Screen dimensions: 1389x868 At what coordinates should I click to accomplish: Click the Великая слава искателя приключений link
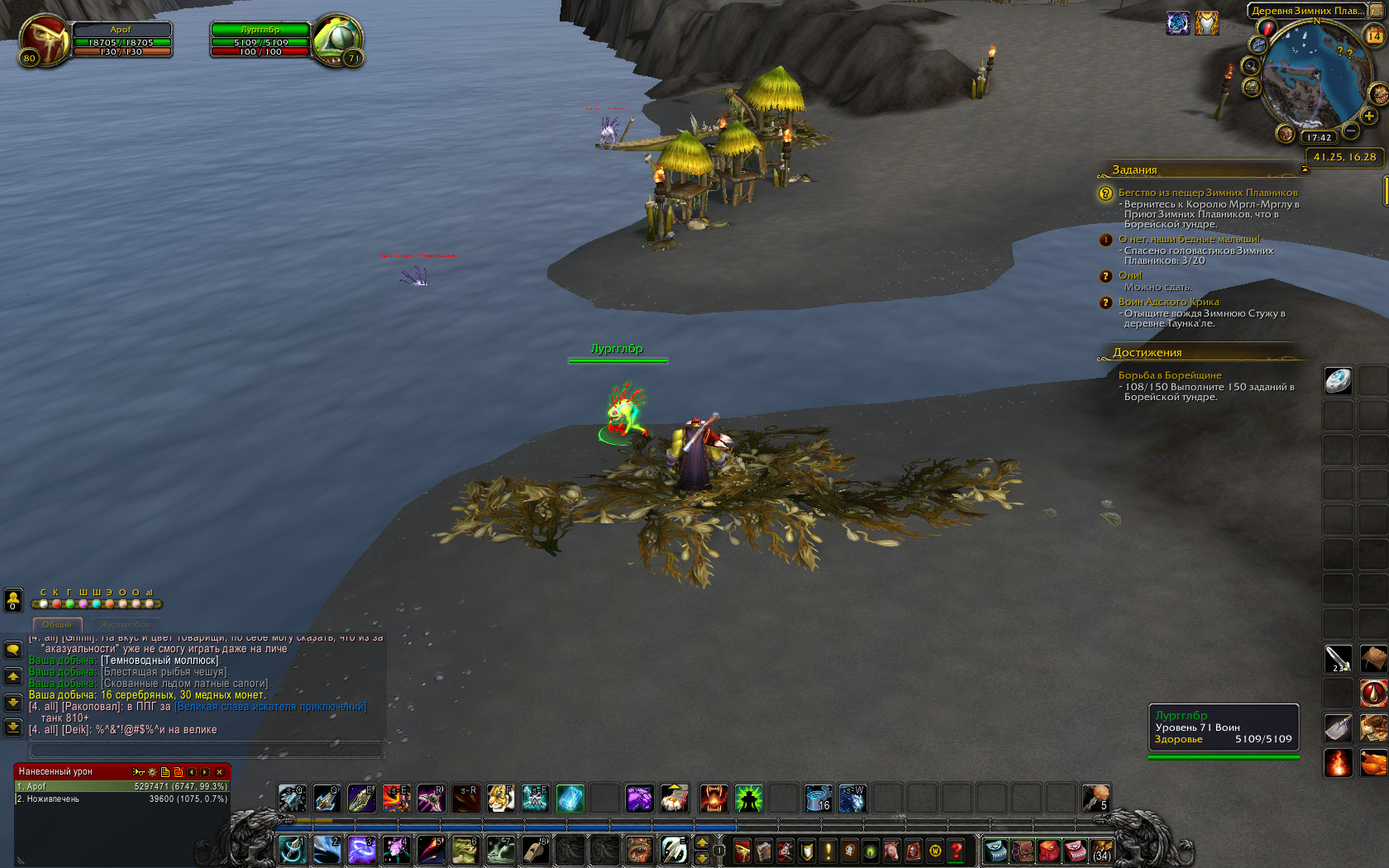[270, 707]
